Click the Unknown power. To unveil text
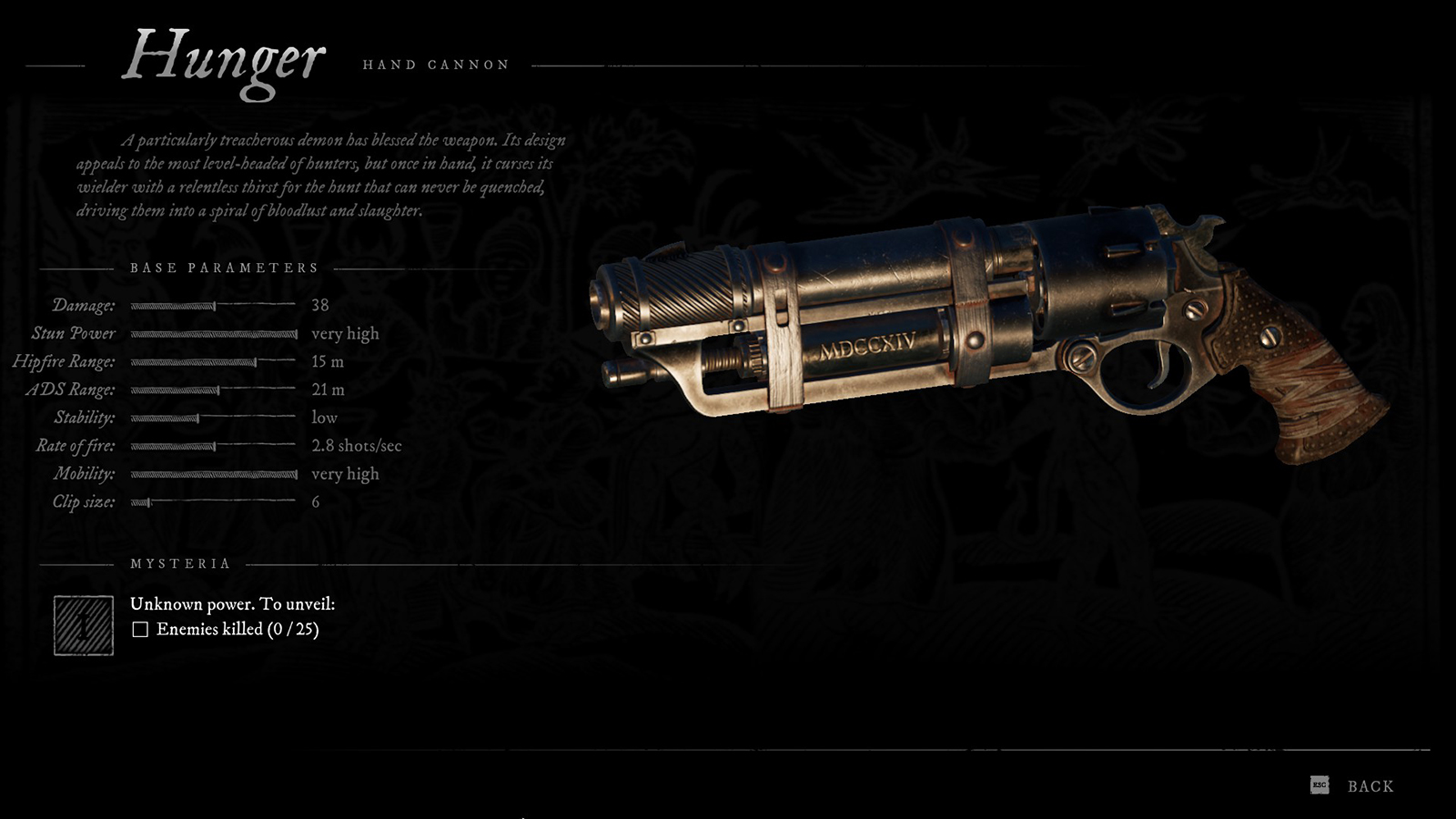1456x819 pixels. tap(233, 602)
